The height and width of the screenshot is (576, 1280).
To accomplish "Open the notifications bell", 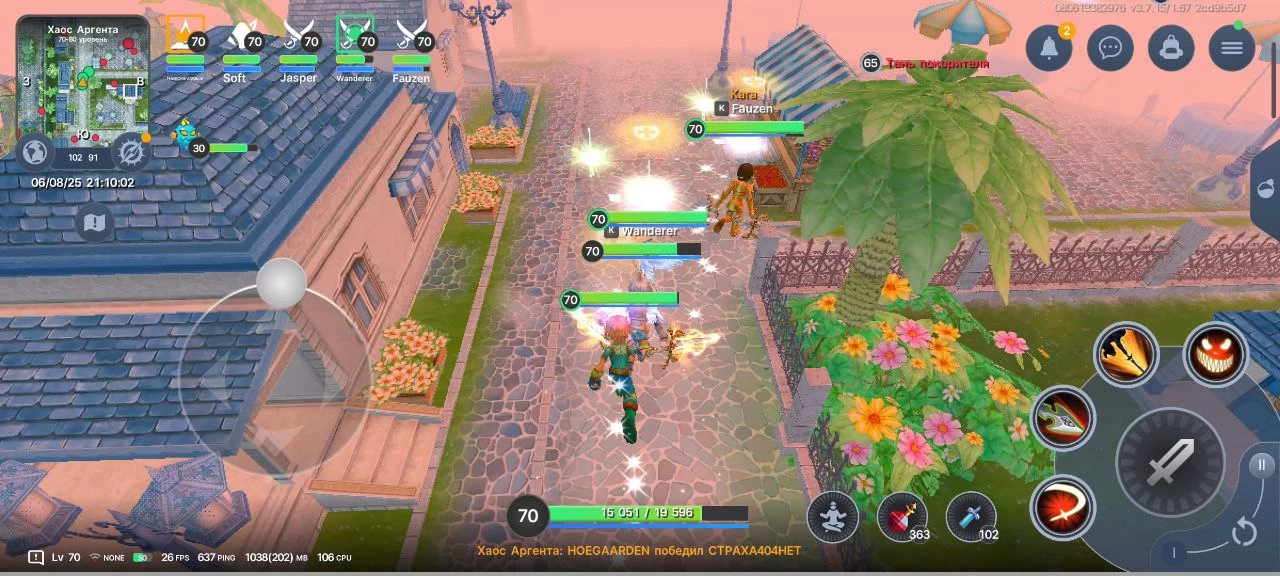I will pos(1049,48).
